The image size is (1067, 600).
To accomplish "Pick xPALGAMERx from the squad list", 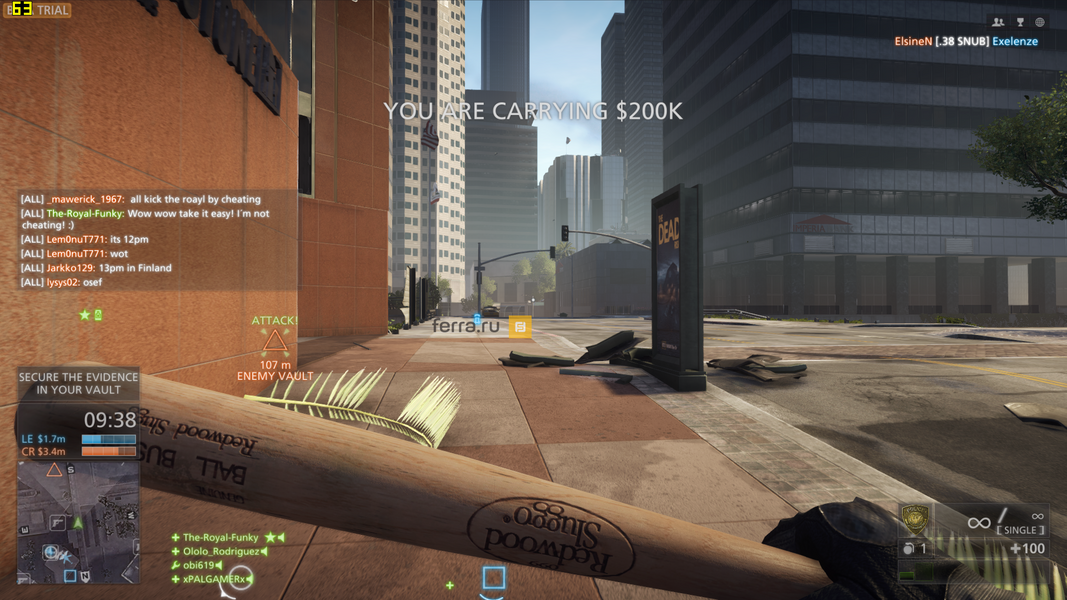I will (x=214, y=579).
